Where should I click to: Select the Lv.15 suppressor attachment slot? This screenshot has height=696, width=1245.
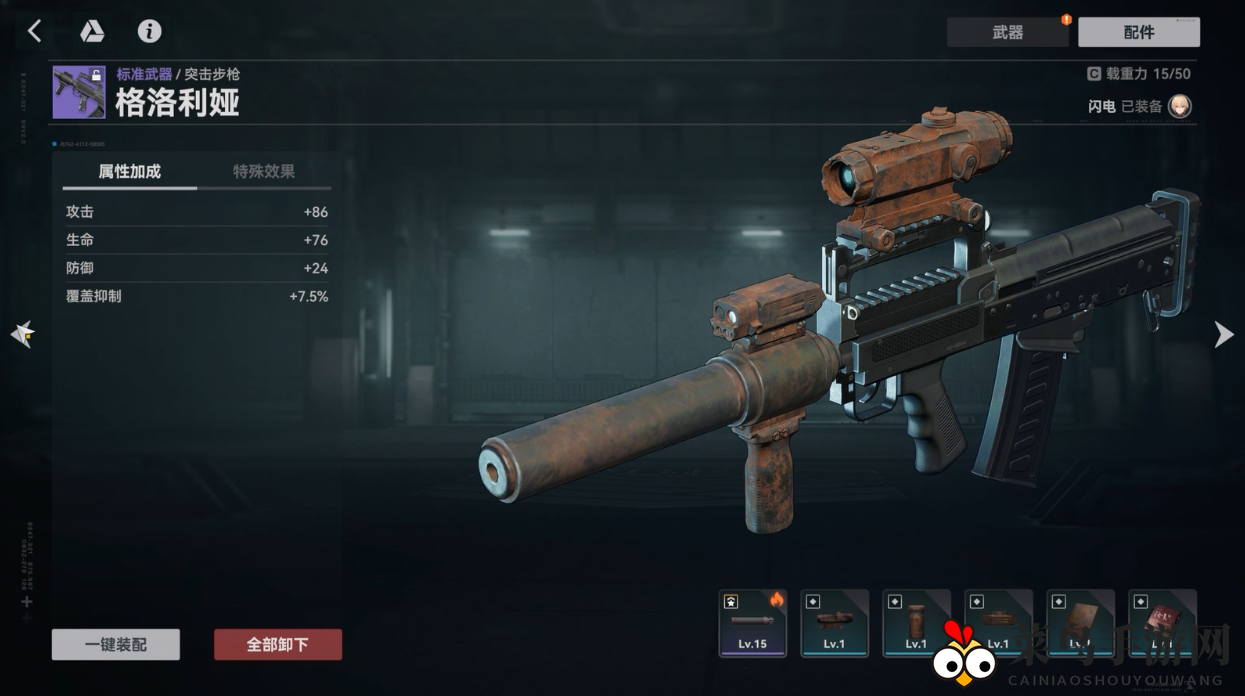click(x=753, y=623)
